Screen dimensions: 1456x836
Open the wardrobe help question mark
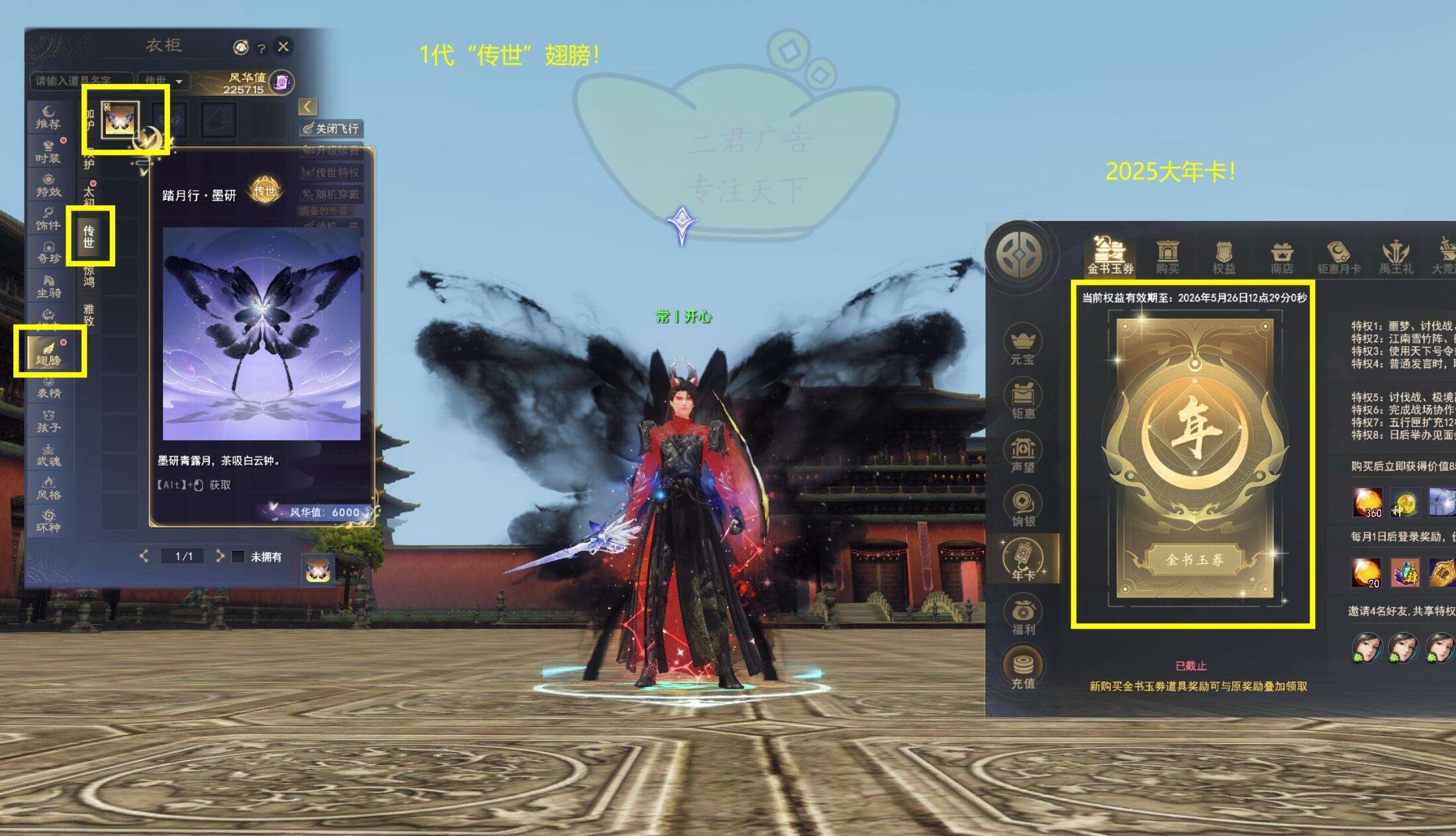(262, 48)
